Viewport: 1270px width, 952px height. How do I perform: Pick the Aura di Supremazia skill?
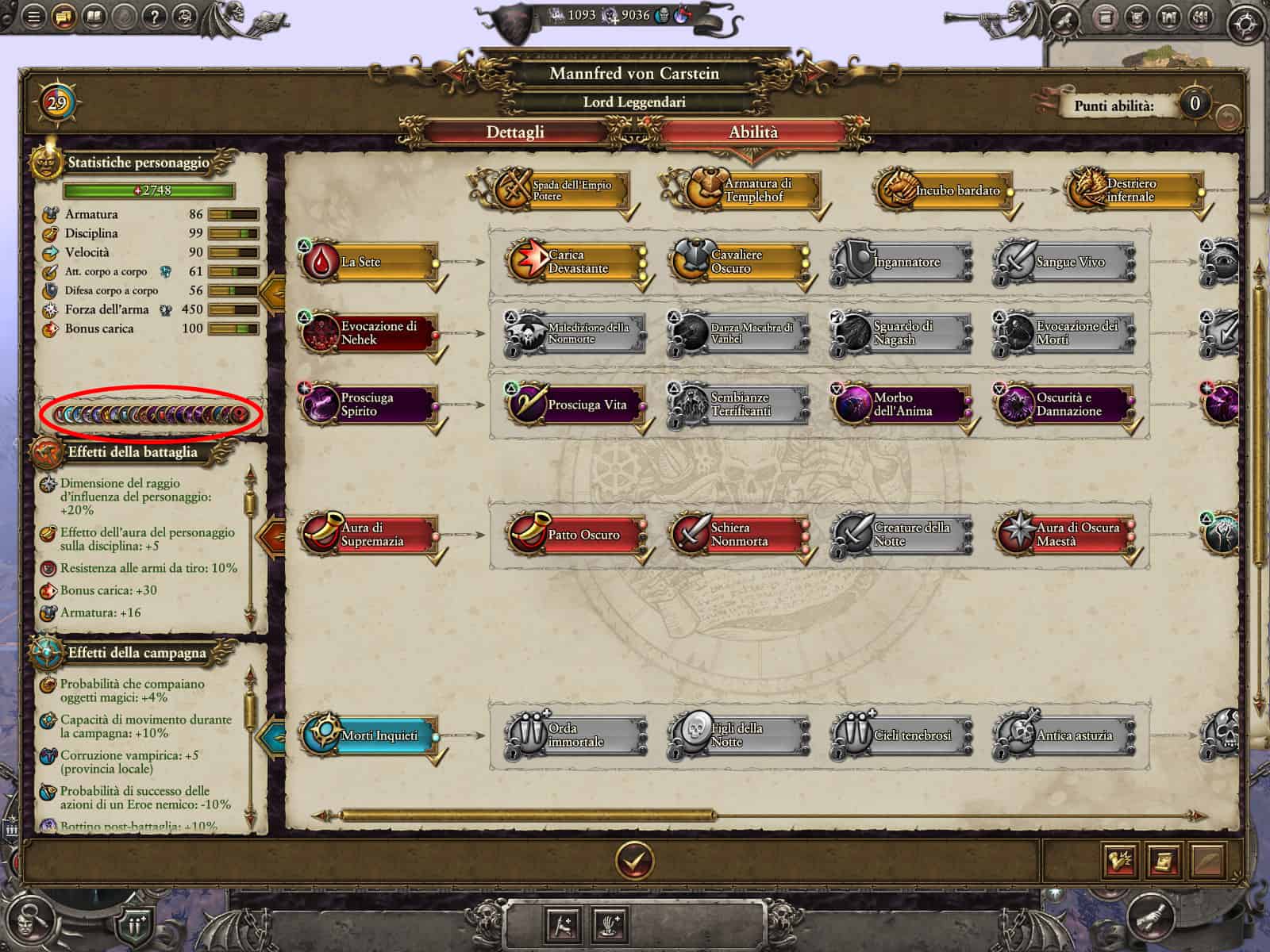click(369, 535)
